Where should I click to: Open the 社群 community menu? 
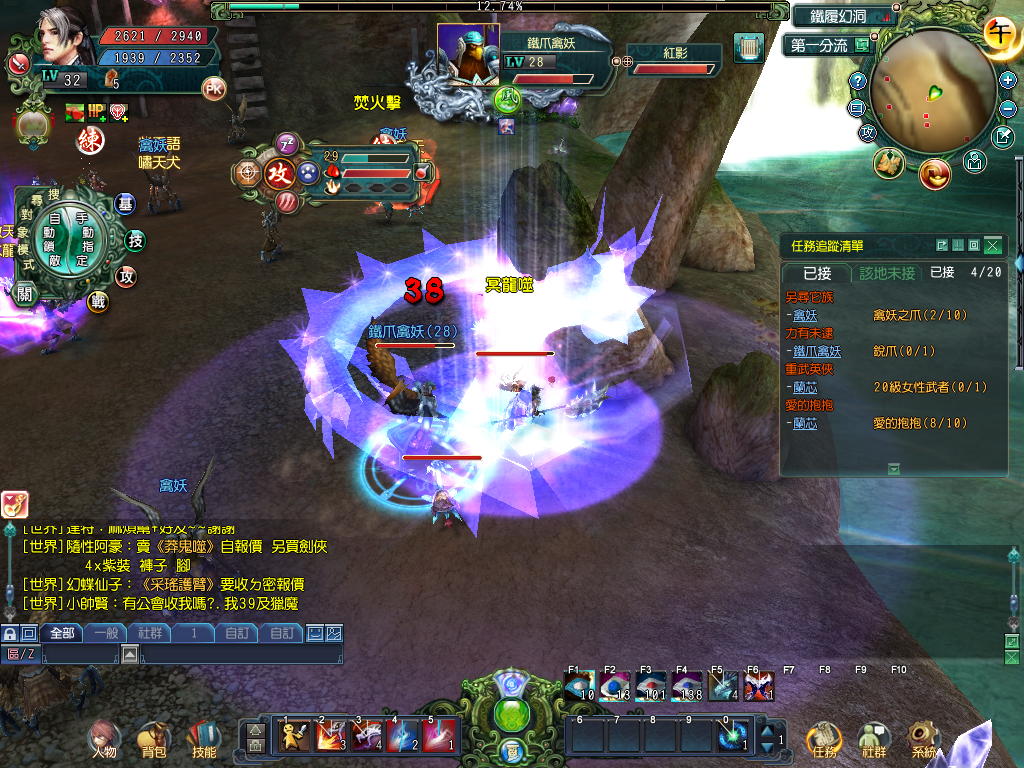(873, 739)
